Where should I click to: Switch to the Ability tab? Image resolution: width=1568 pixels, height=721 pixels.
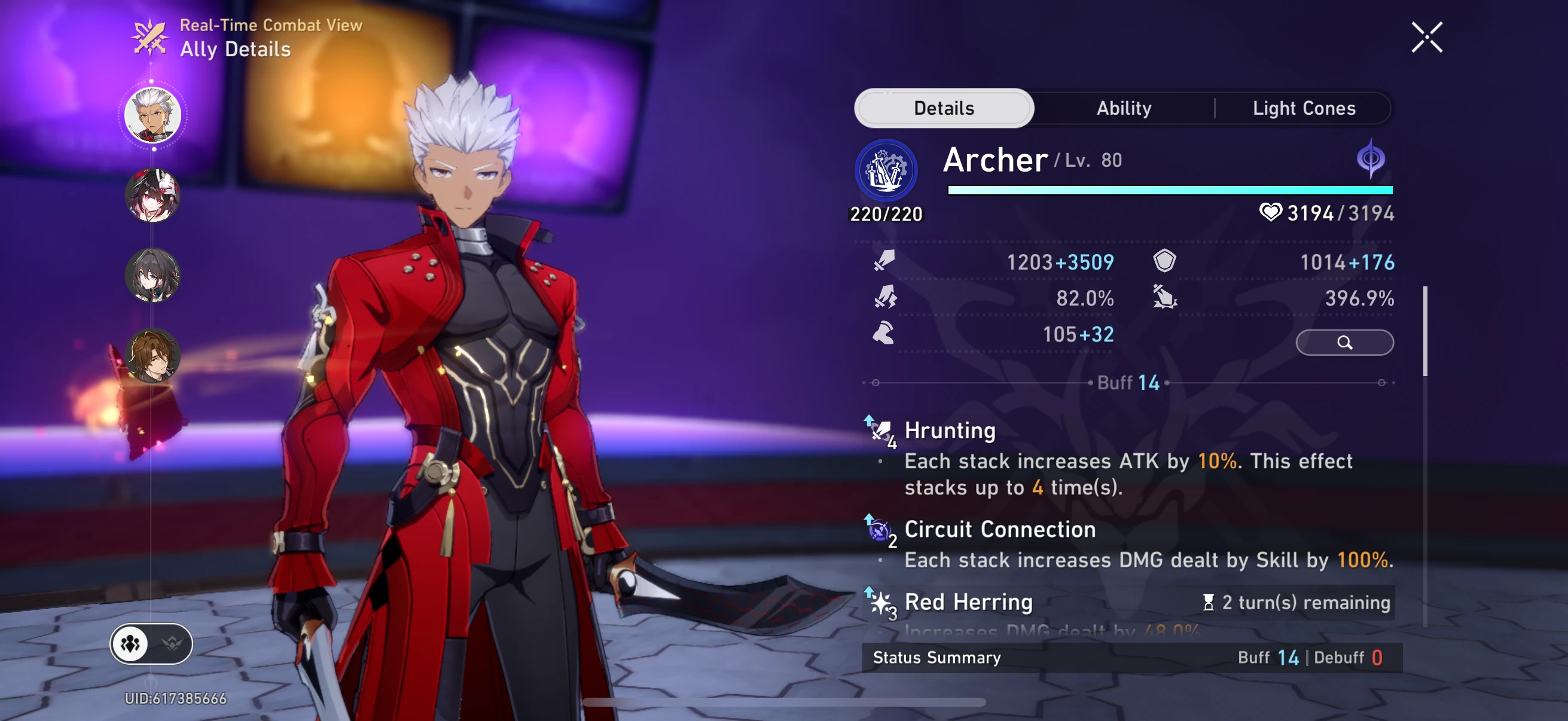coord(1124,108)
